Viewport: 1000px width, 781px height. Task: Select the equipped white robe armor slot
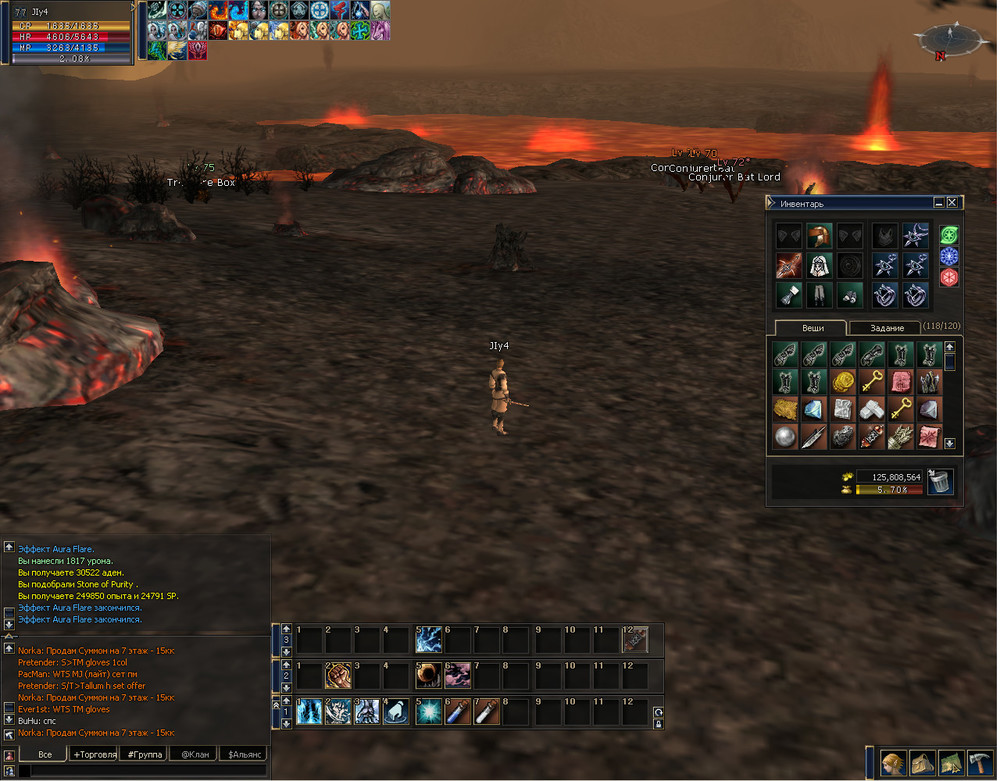[x=820, y=265]
